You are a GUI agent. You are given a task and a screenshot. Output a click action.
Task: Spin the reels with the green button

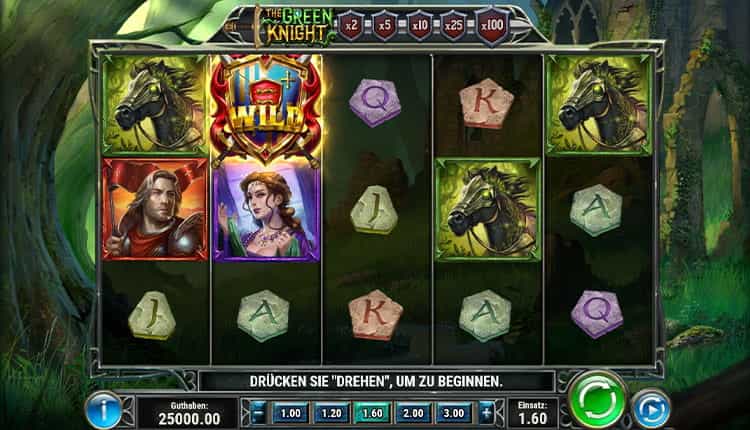pyautogui.click(x=597, y=402)
